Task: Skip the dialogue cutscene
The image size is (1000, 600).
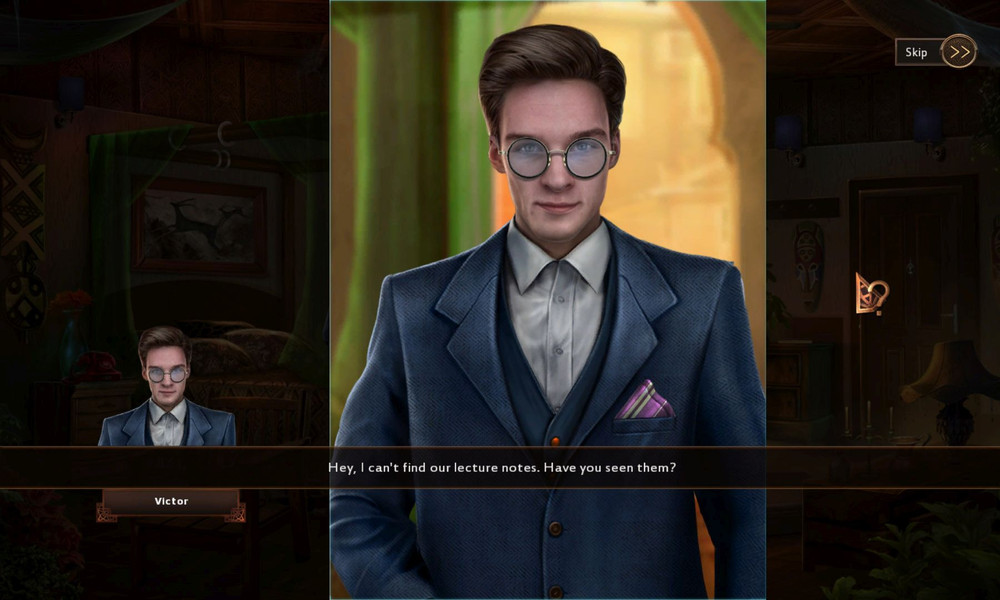Action: (936, 52)
